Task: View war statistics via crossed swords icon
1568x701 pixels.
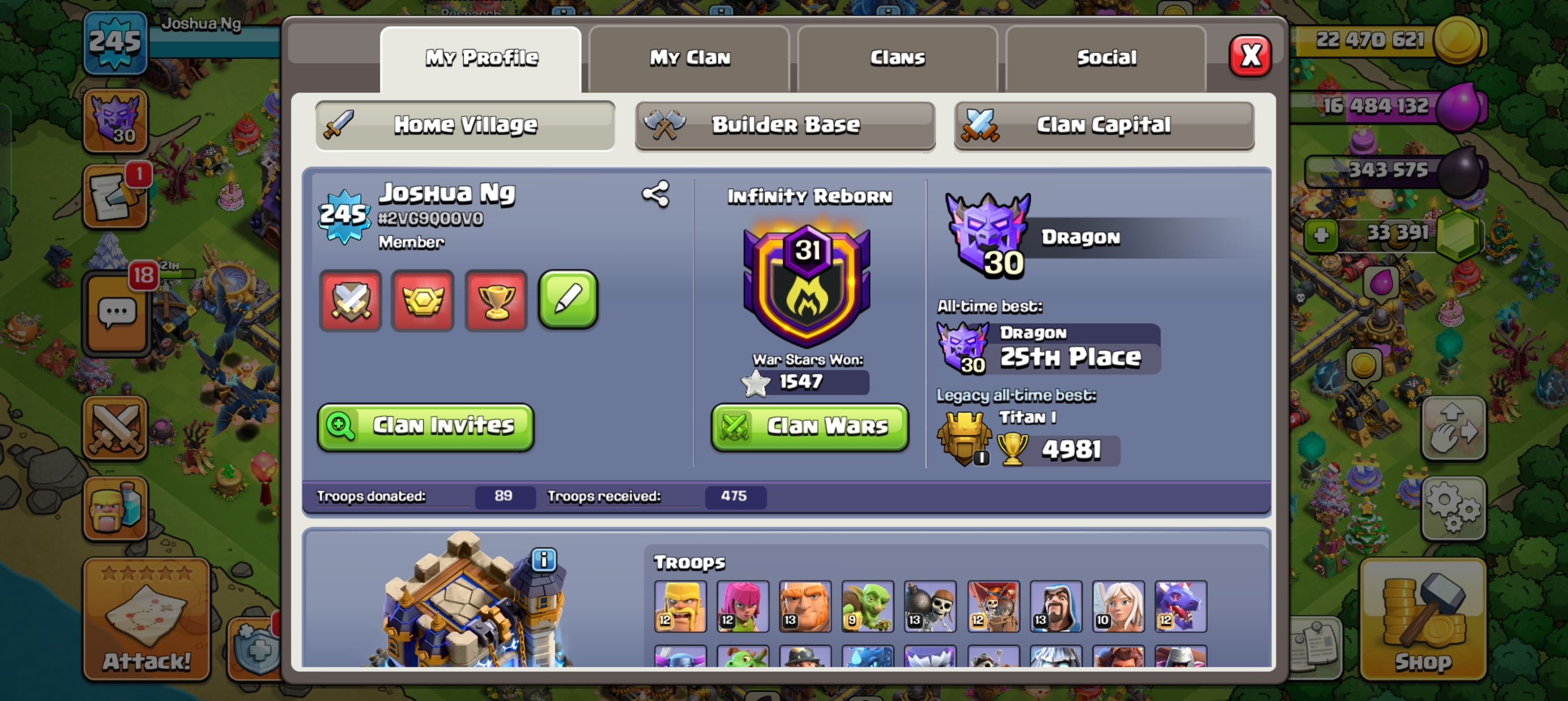Action: coord(351,301)
